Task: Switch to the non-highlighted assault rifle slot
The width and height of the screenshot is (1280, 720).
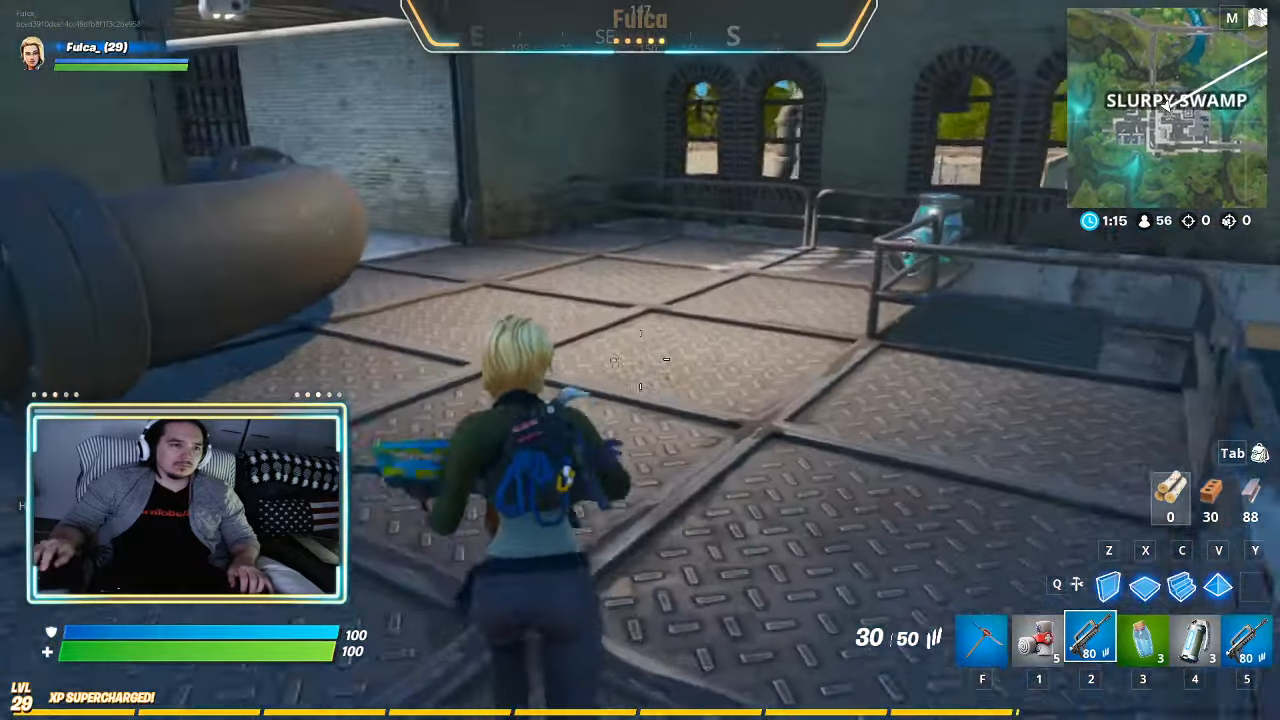Action: pos(1247,640)
